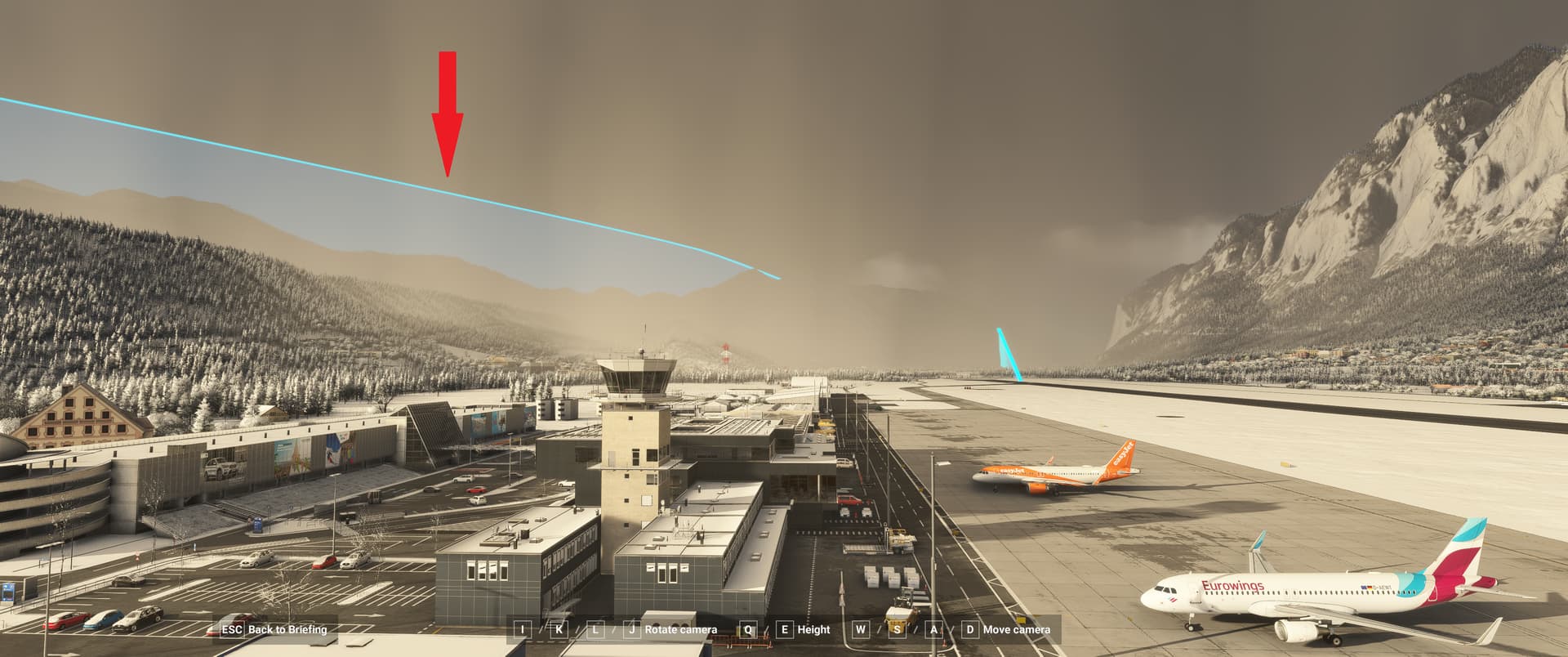This screenshot has width=1568, height=657.
Task: Click the S key badge in movement controls
Action: click(x=896, y=630)
